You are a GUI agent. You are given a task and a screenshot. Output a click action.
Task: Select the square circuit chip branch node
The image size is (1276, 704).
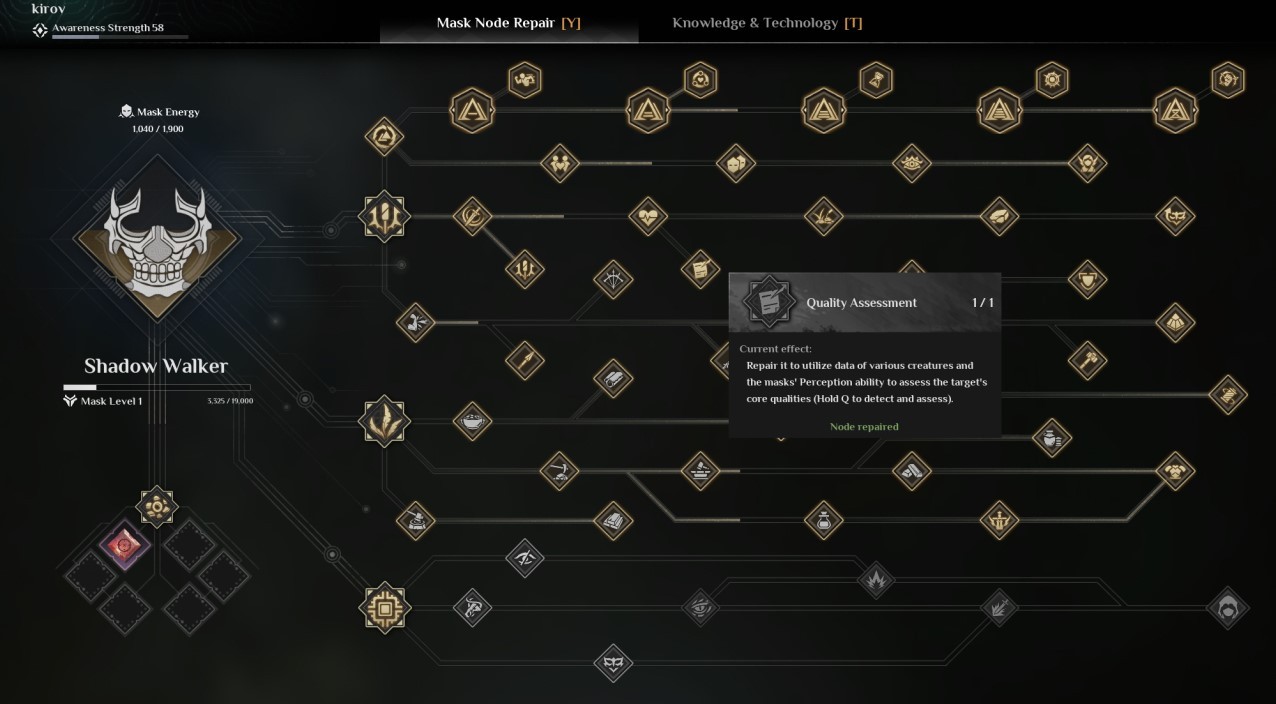(x=385, y=607)
